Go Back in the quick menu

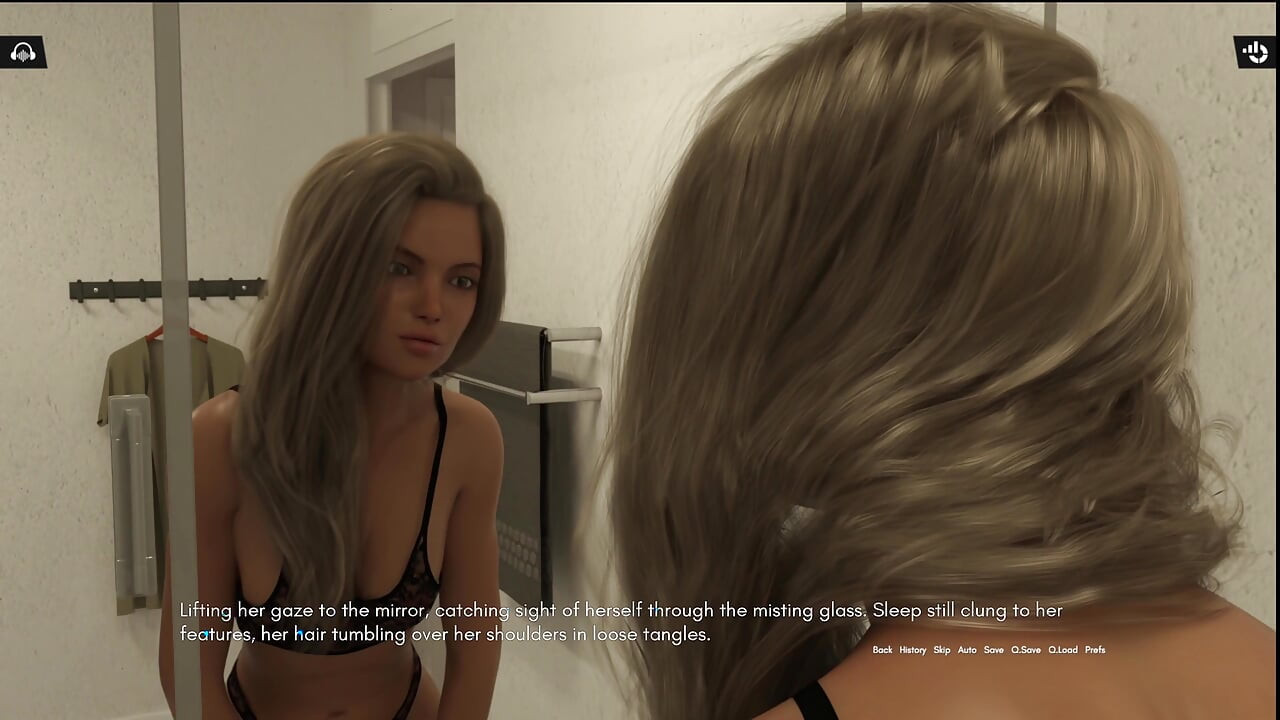point(882,650)
